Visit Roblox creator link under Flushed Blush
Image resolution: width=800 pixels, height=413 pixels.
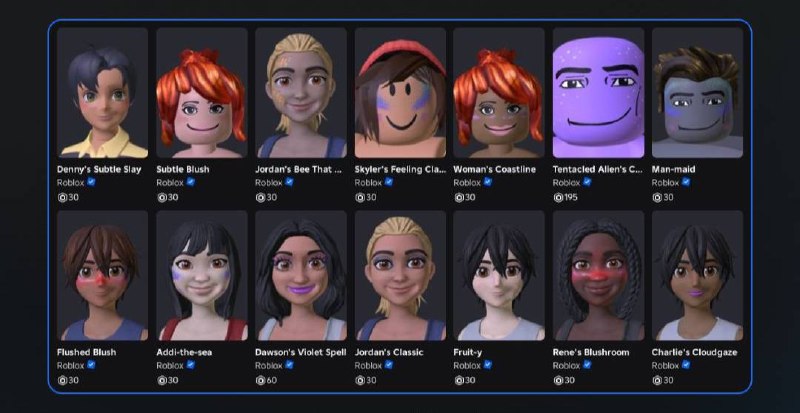click(70, 366)
